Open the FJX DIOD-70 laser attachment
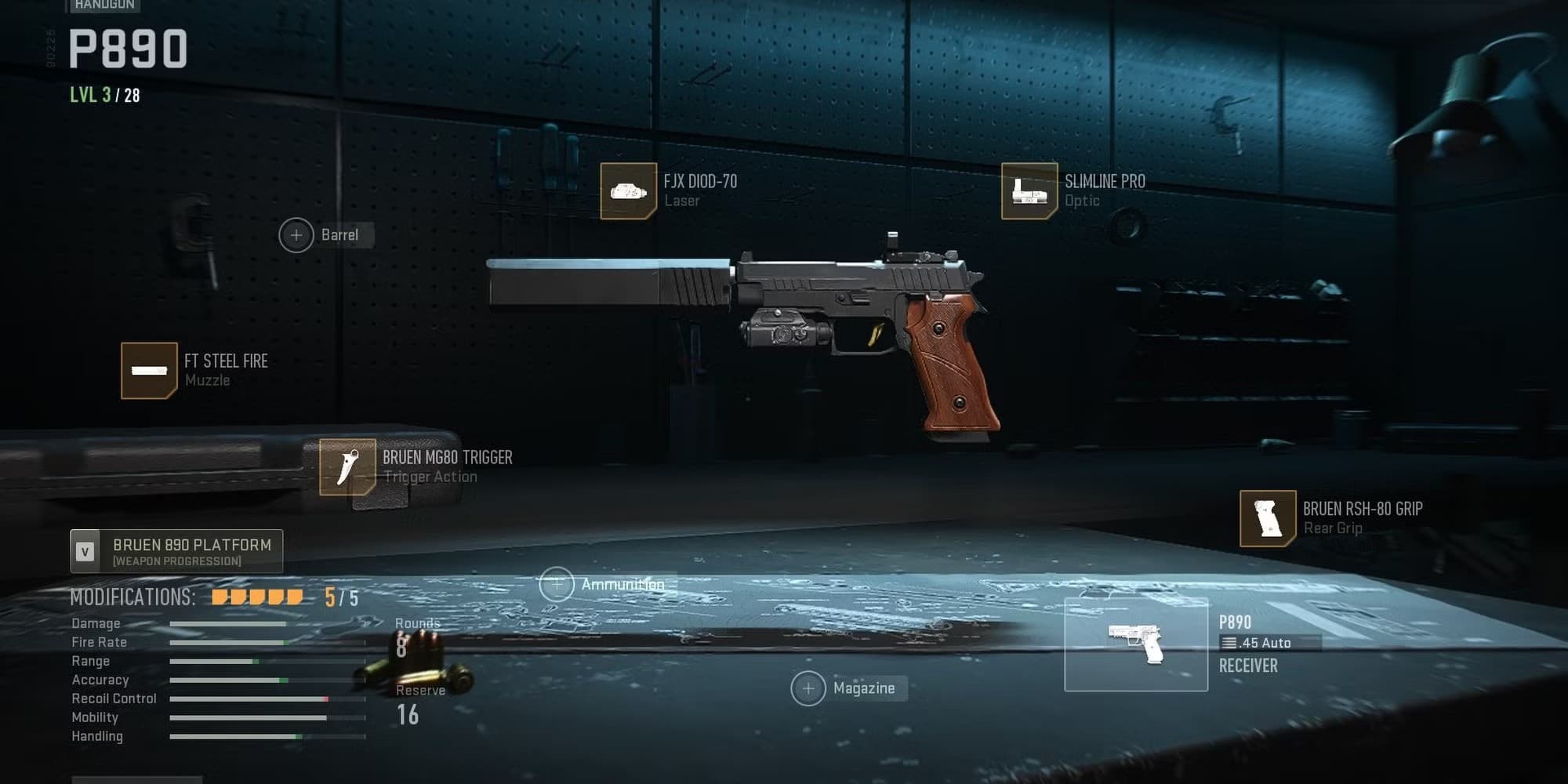 (627, 191)
